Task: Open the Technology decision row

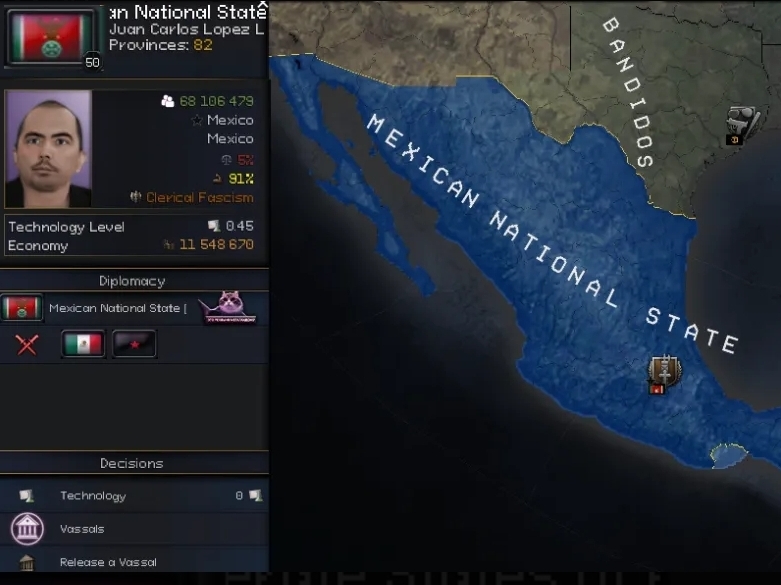Action: coord(92,496)
